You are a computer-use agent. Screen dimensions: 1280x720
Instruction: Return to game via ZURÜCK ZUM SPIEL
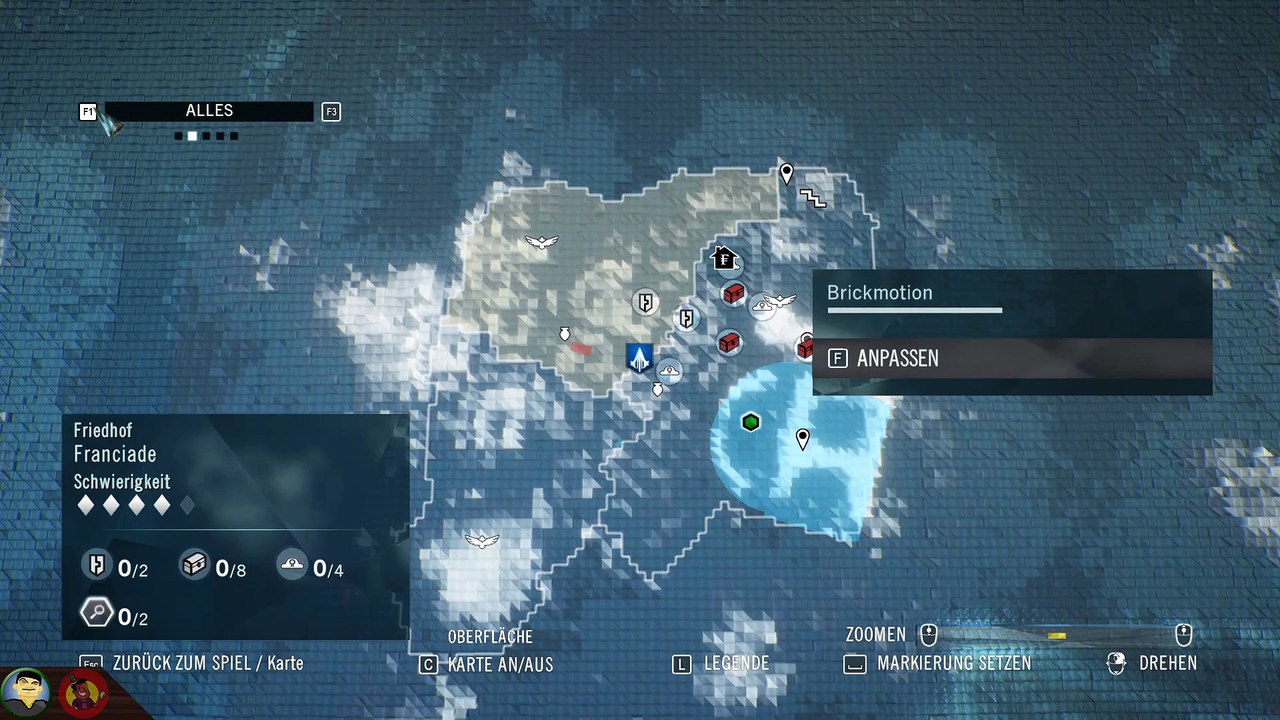pos(207,663)
